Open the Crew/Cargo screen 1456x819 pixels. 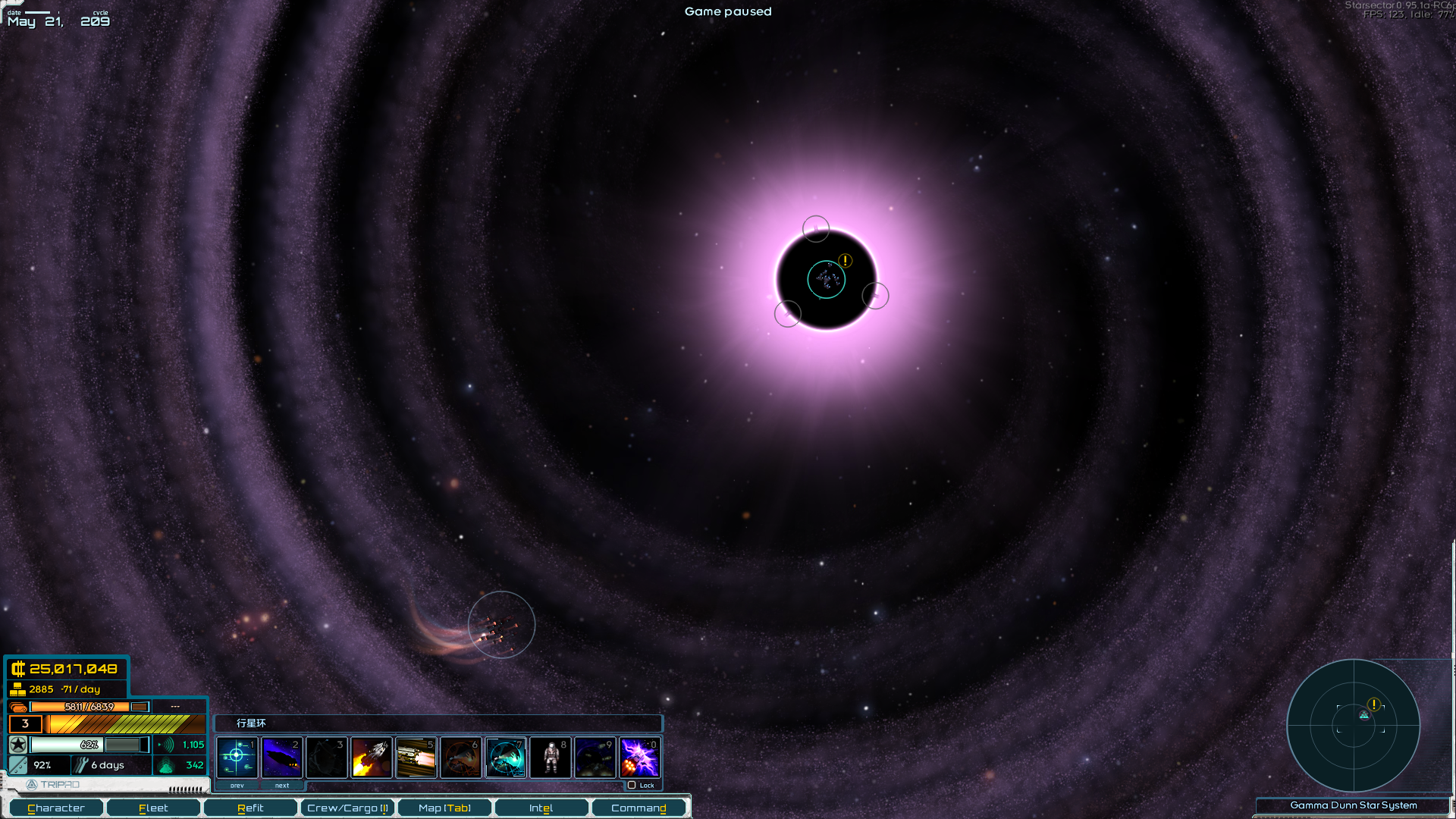[x=347, y=808]
